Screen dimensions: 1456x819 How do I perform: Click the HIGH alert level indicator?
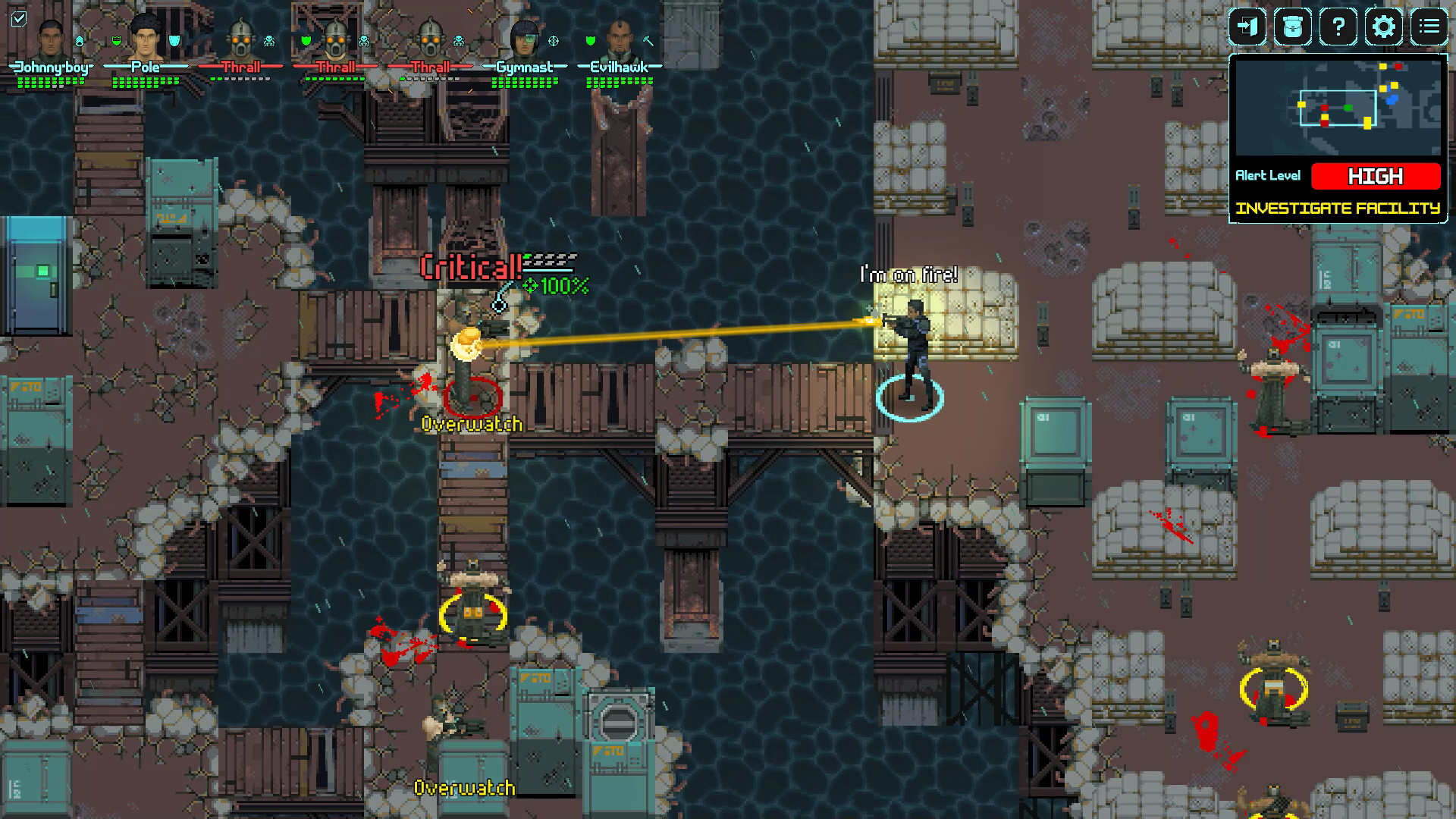click(1376, 176)
